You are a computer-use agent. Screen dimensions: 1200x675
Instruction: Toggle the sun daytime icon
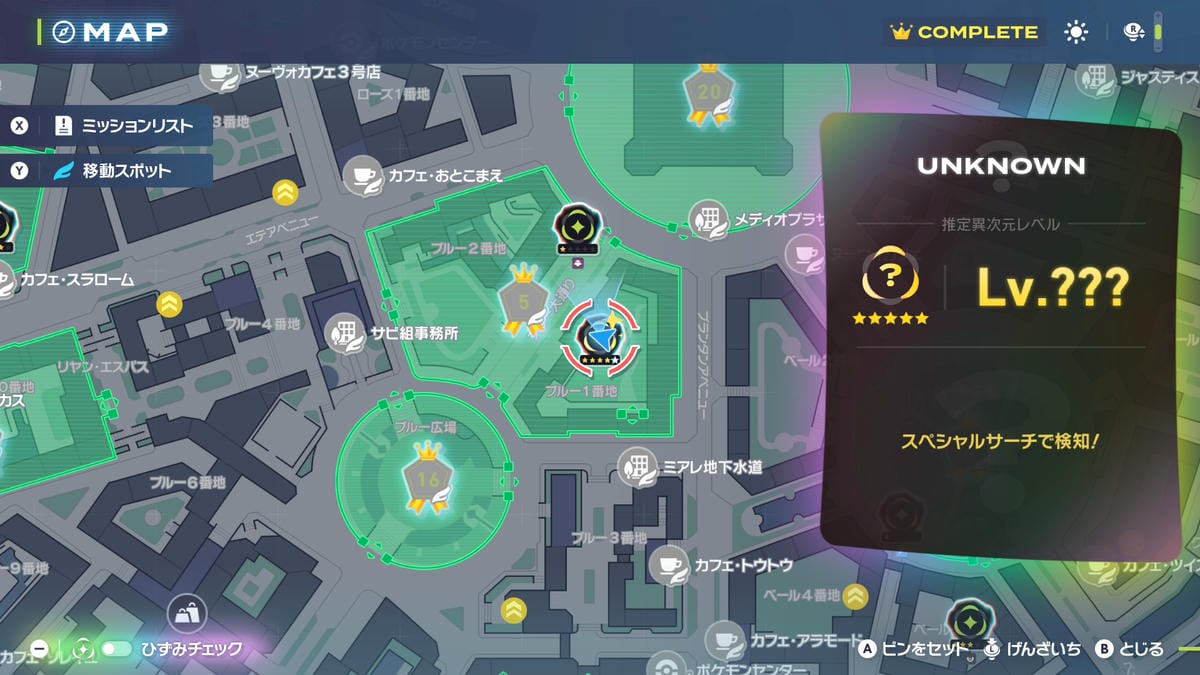click(1076, 32)
